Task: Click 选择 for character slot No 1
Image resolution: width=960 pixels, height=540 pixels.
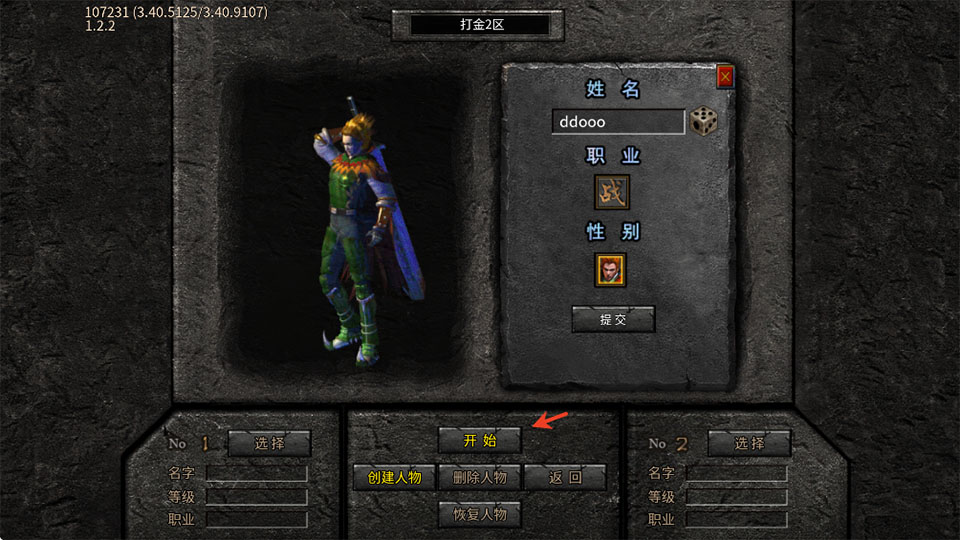Action: point(269,443)
